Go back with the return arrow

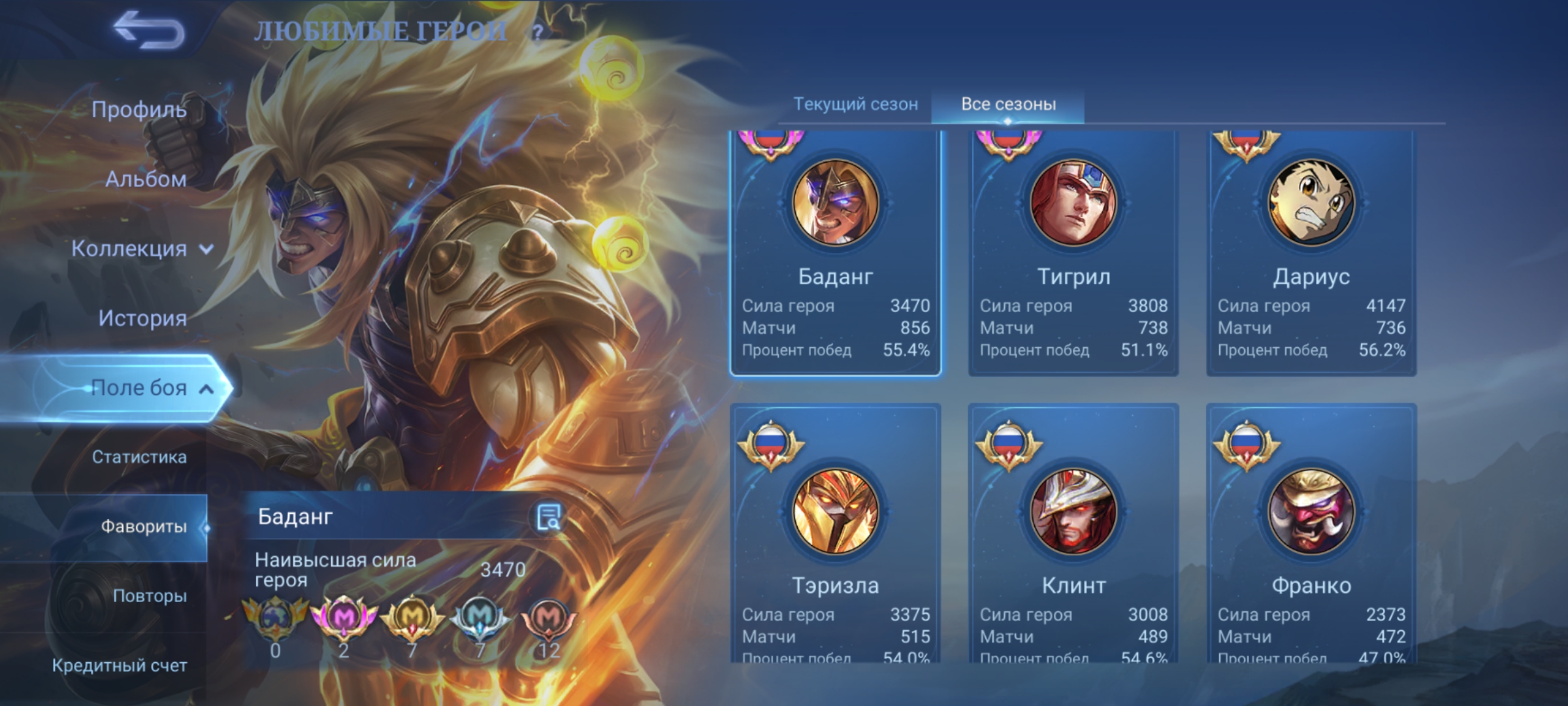click(149, 31)
